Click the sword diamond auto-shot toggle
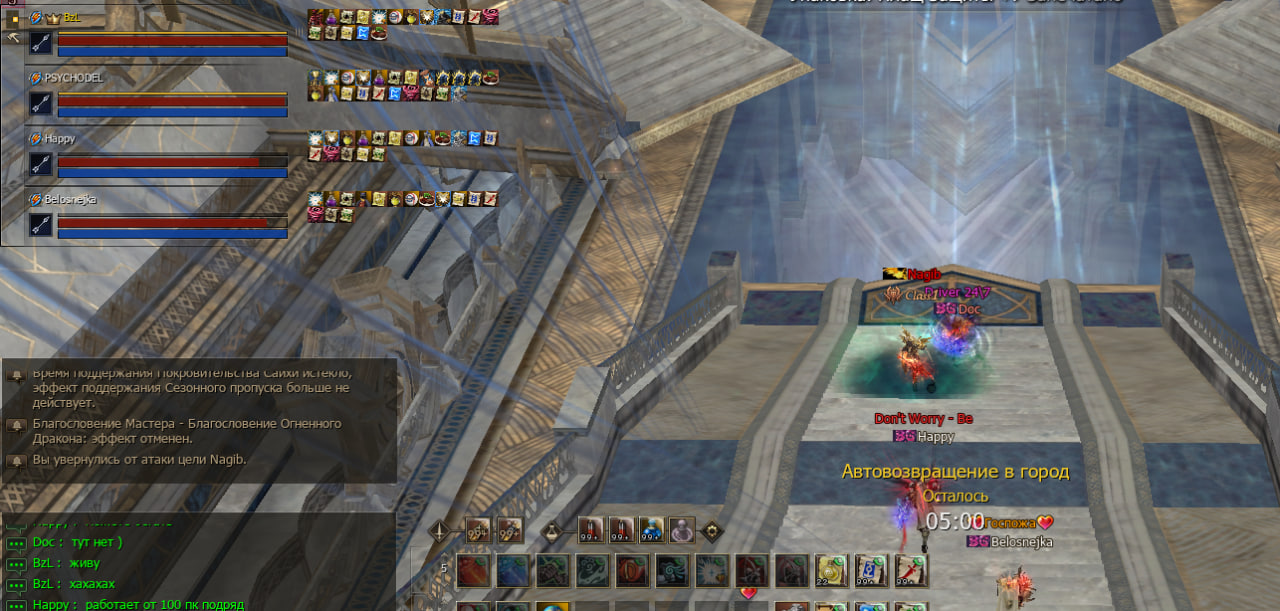1280x611 pixels. [x=439, y=531]
